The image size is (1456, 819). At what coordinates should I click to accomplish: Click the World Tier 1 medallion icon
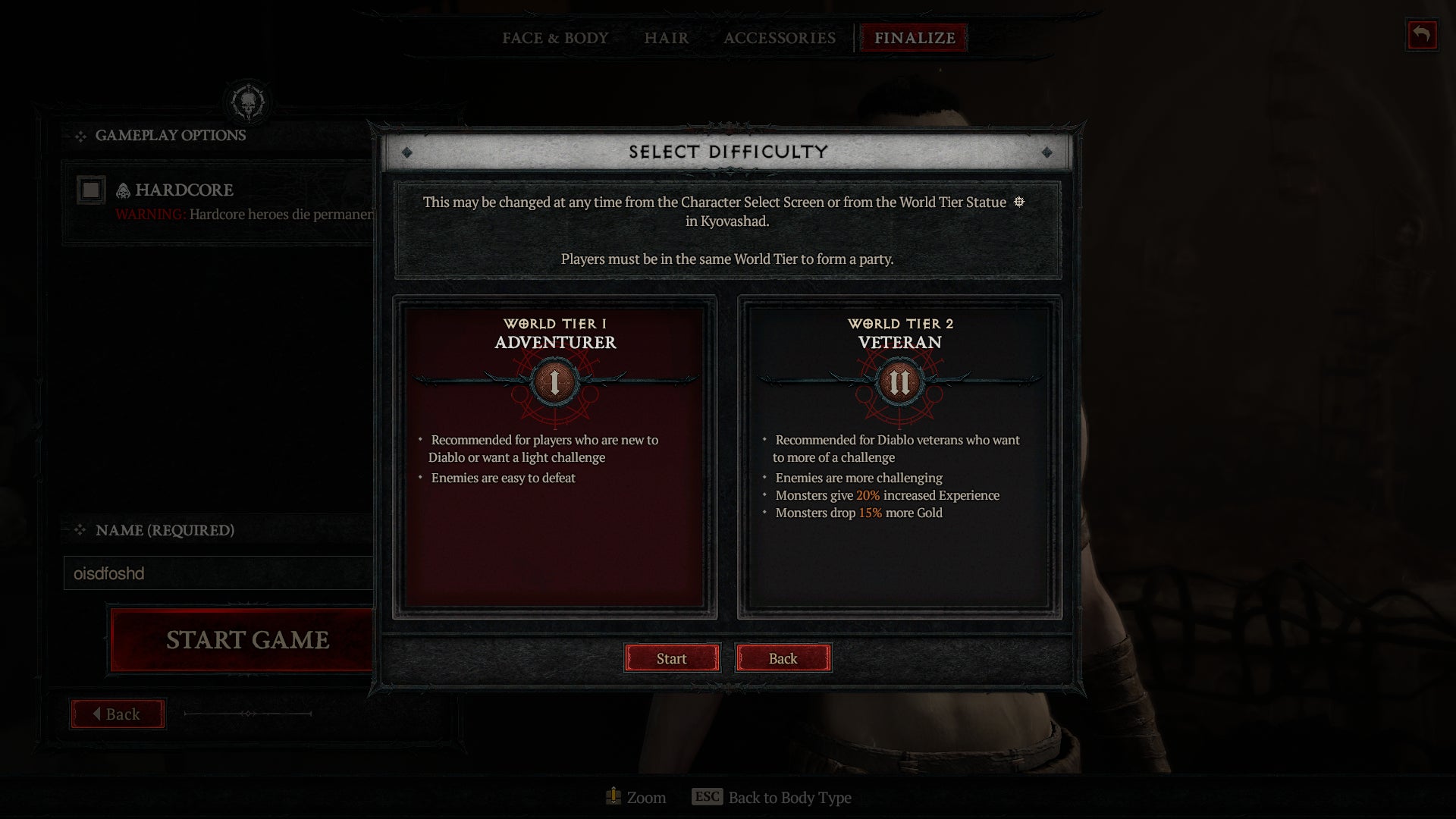(x=554, y=383)
